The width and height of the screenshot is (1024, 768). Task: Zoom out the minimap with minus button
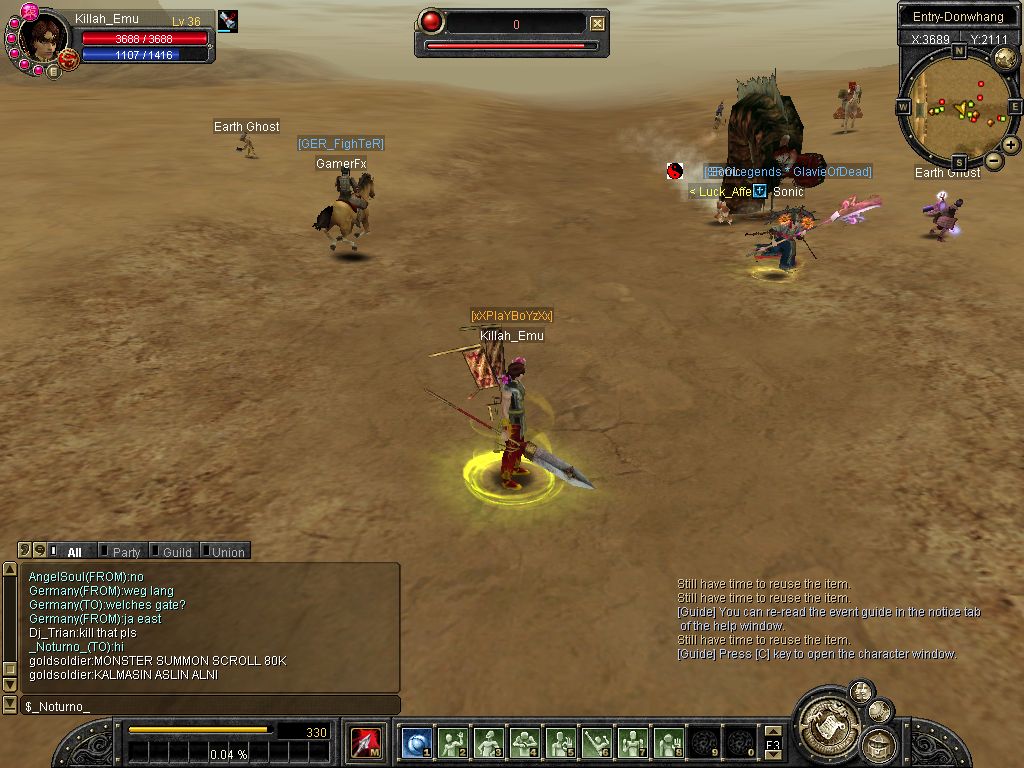point(993,160)
